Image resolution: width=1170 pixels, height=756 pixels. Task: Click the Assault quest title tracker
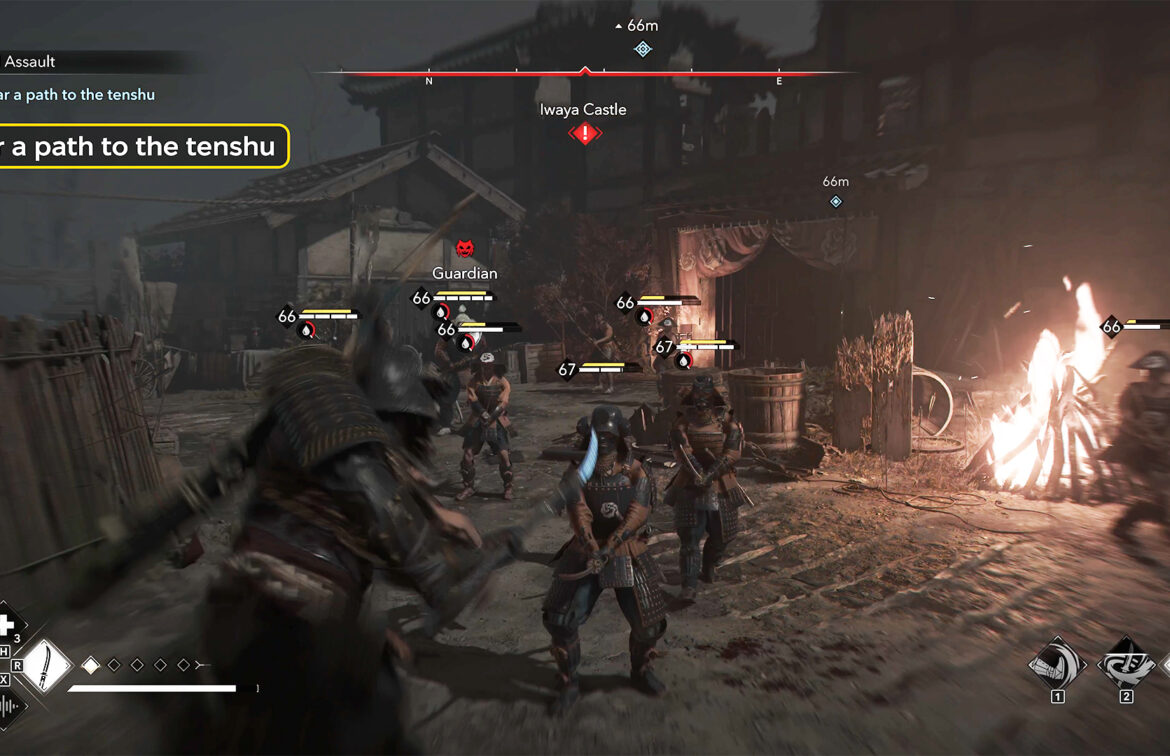click(x=30, y=62)
